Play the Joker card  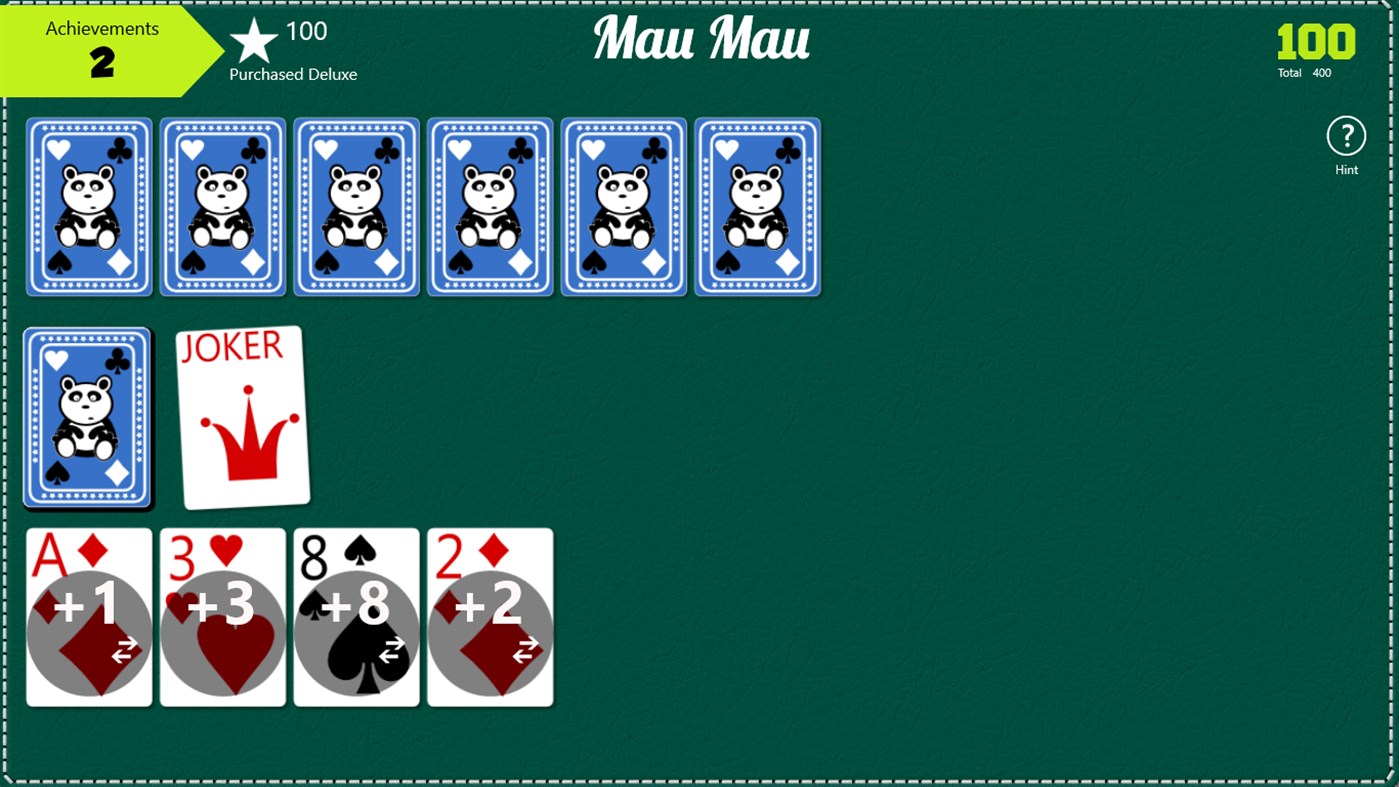tap(243, 415)
